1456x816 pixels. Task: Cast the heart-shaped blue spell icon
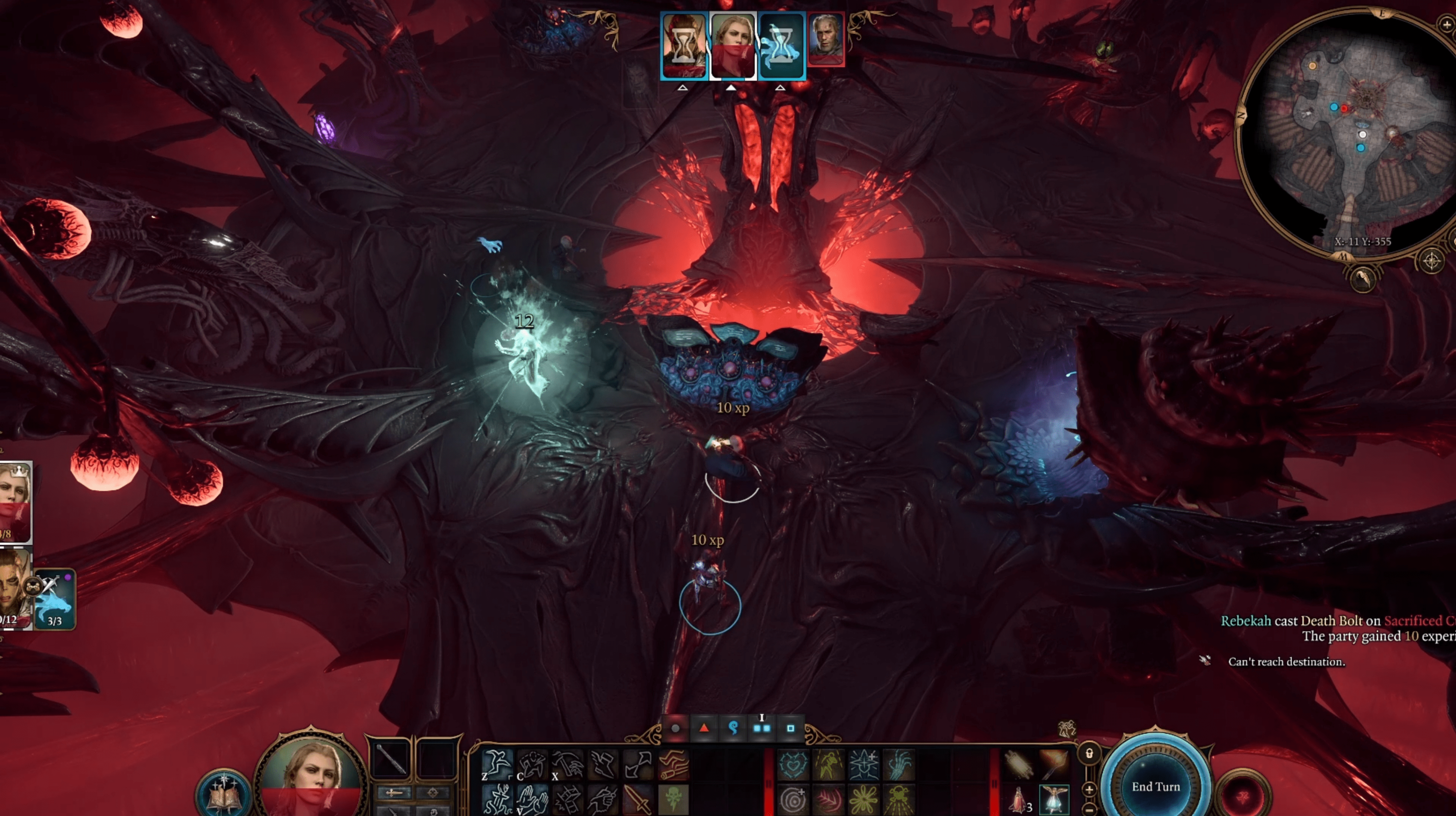(793, 764)
